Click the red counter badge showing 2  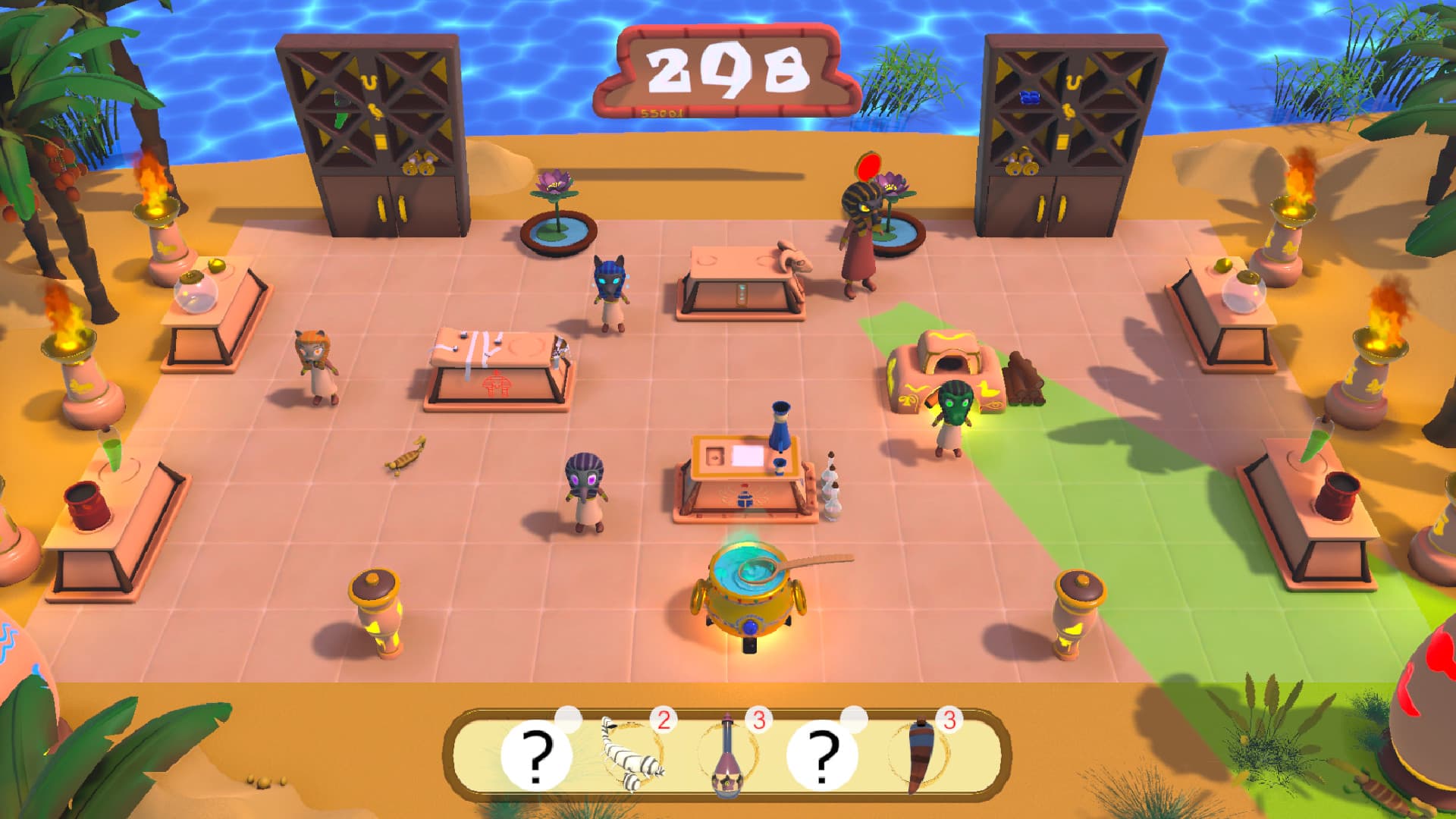pos(664,721)
